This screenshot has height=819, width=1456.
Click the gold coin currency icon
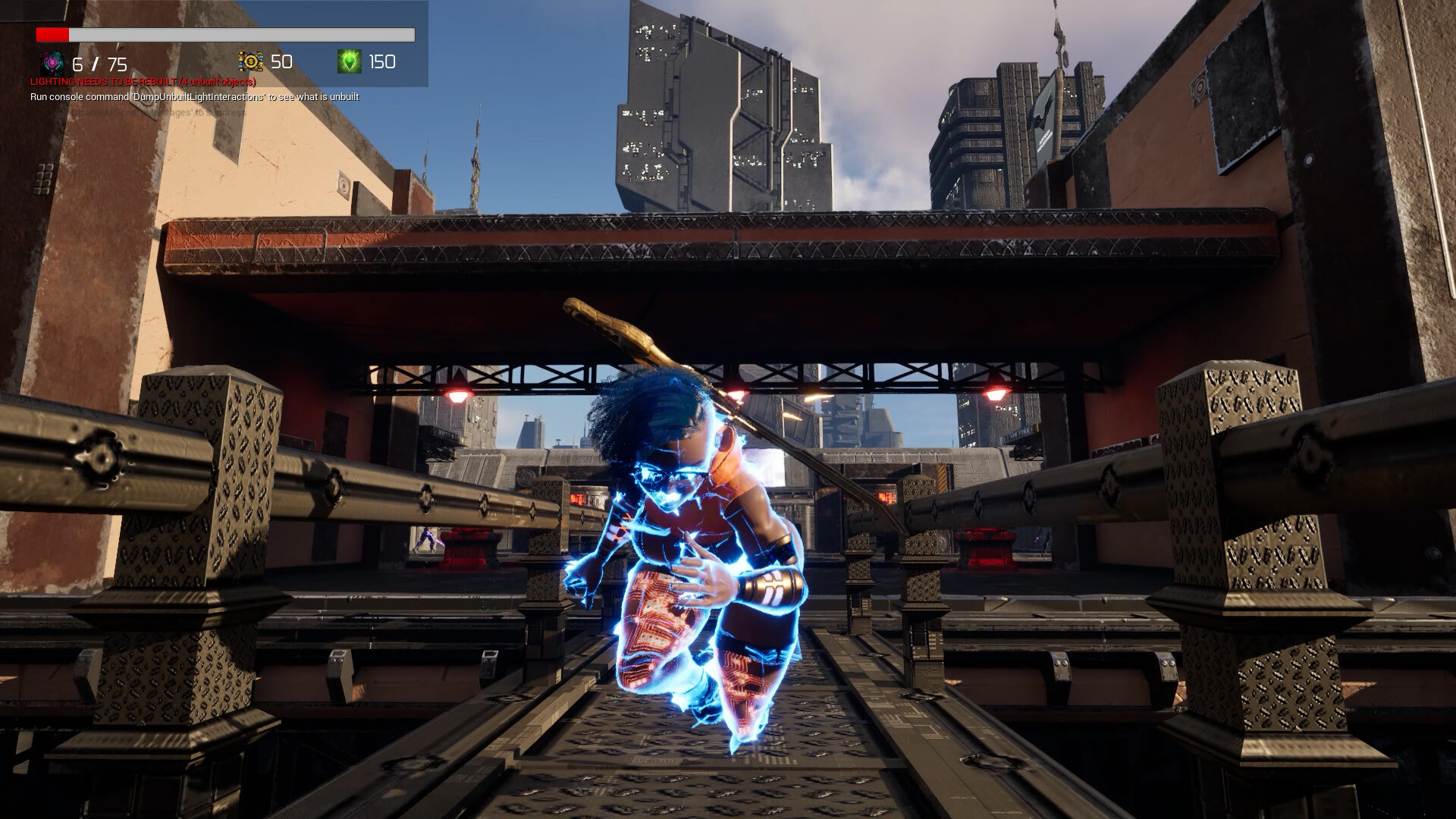pos(250,62)
